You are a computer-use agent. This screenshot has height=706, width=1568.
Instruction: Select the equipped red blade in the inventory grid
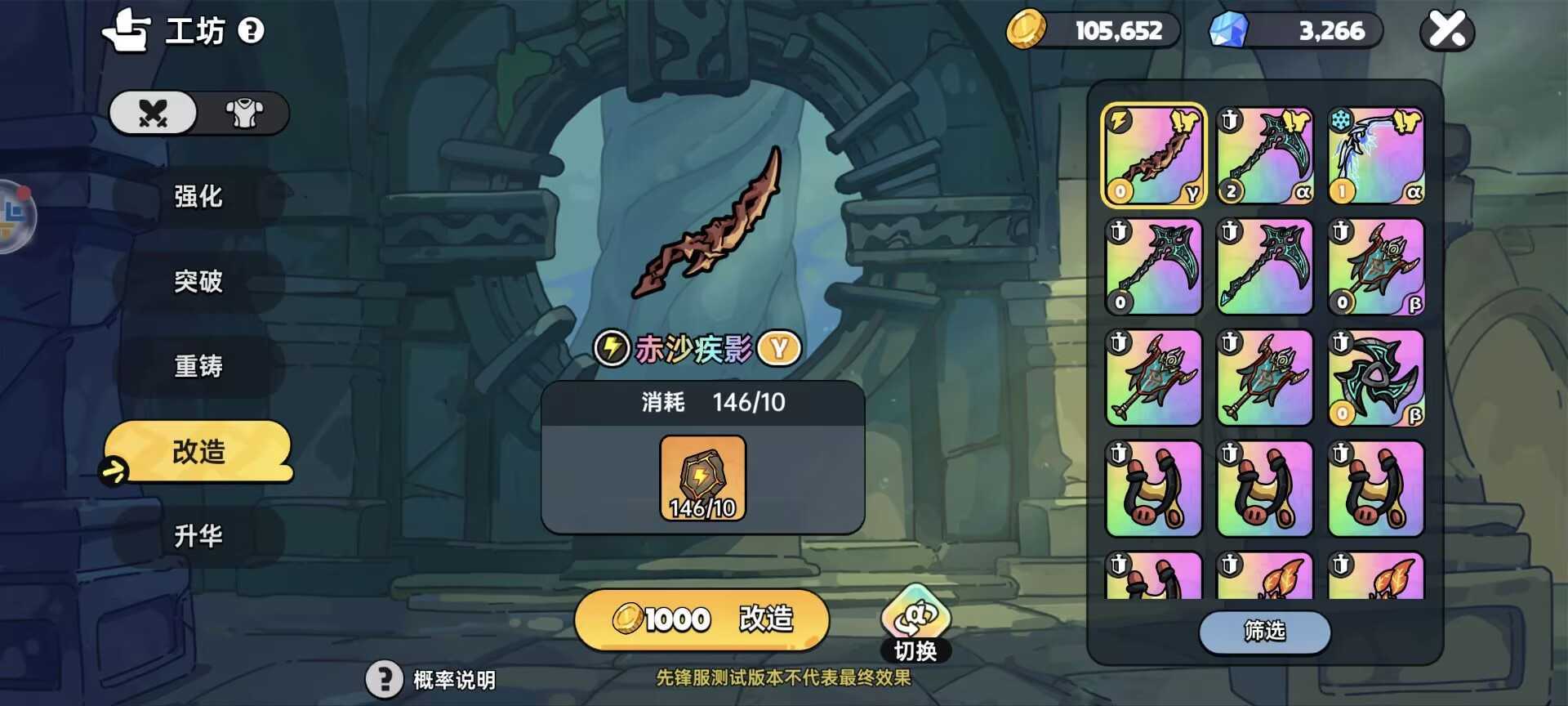[x=1152, y=154]
